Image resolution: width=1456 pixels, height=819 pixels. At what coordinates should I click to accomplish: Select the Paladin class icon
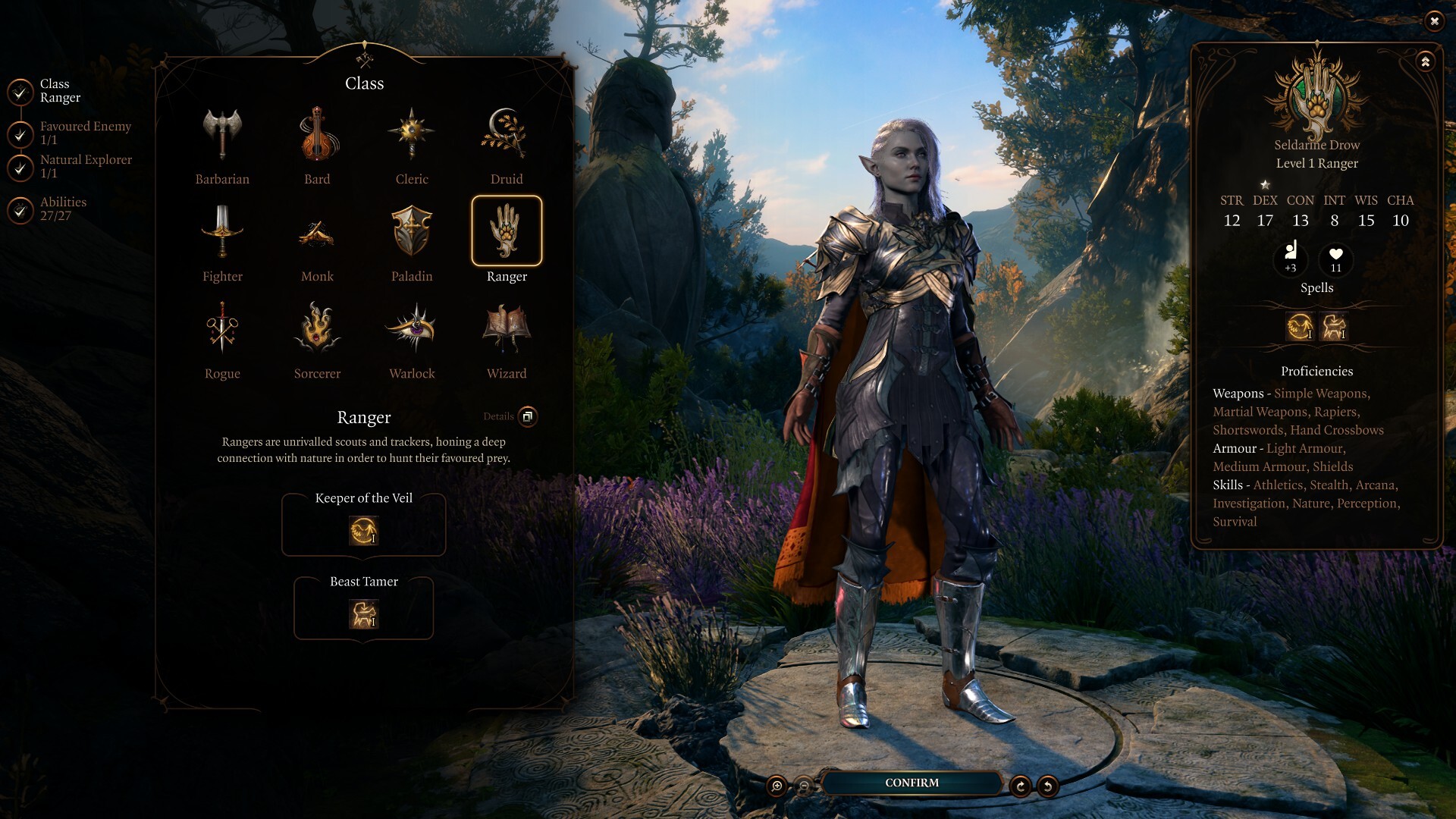click(412, 234)
